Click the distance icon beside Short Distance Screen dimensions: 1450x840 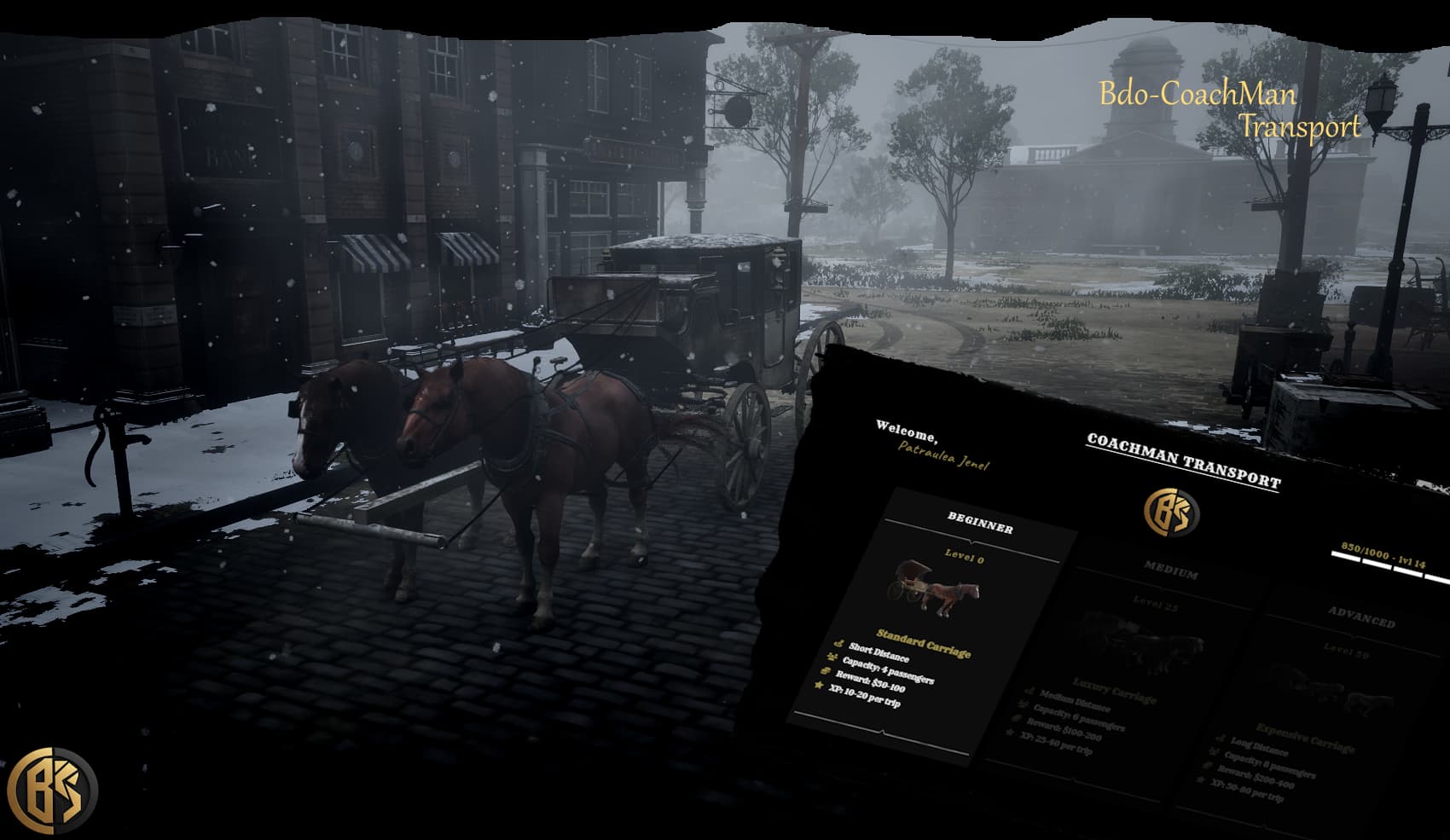coord(838,645)
